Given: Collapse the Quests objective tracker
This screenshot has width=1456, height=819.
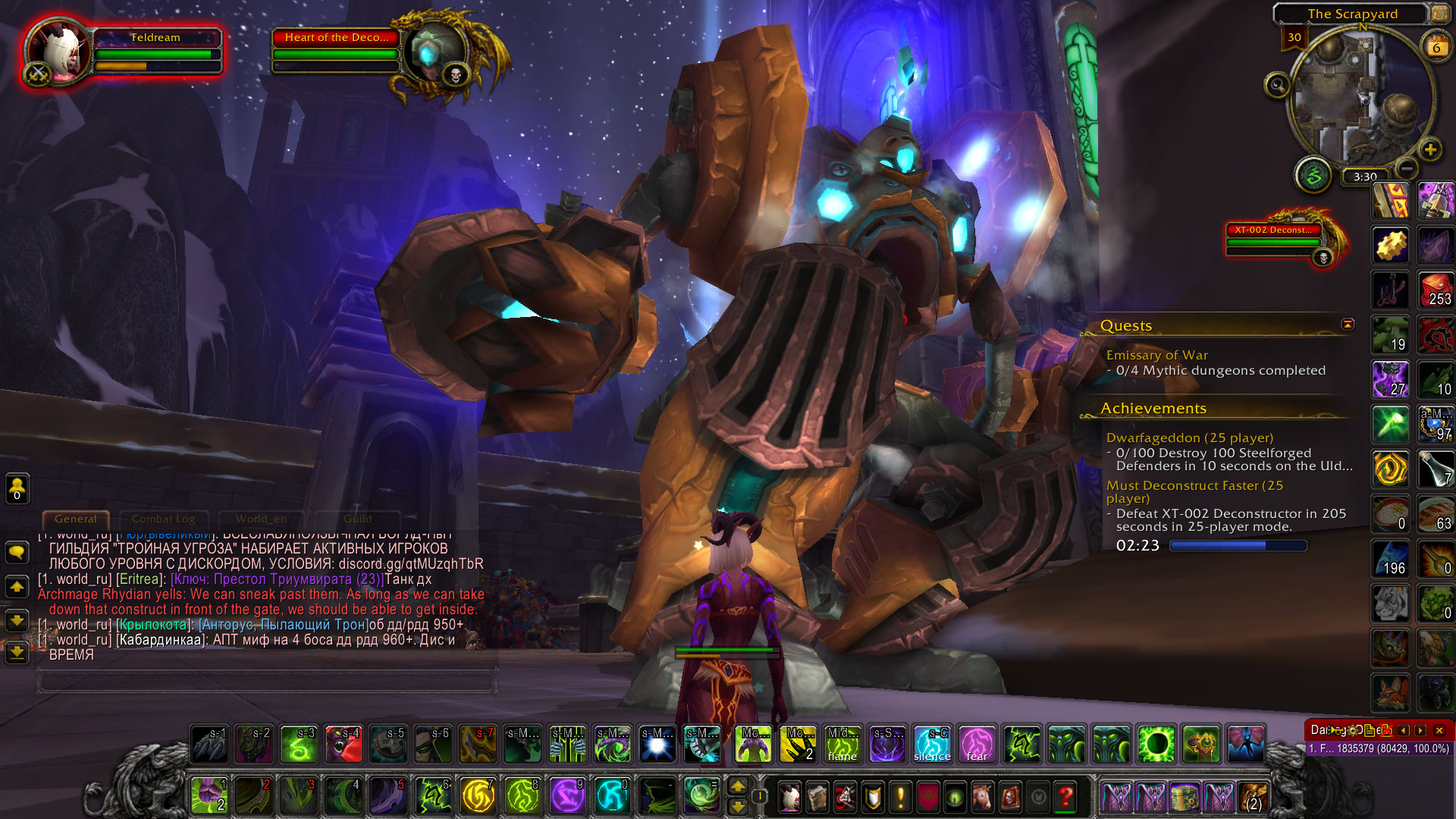Looking at the screenshot, I should coord(1348,325).
